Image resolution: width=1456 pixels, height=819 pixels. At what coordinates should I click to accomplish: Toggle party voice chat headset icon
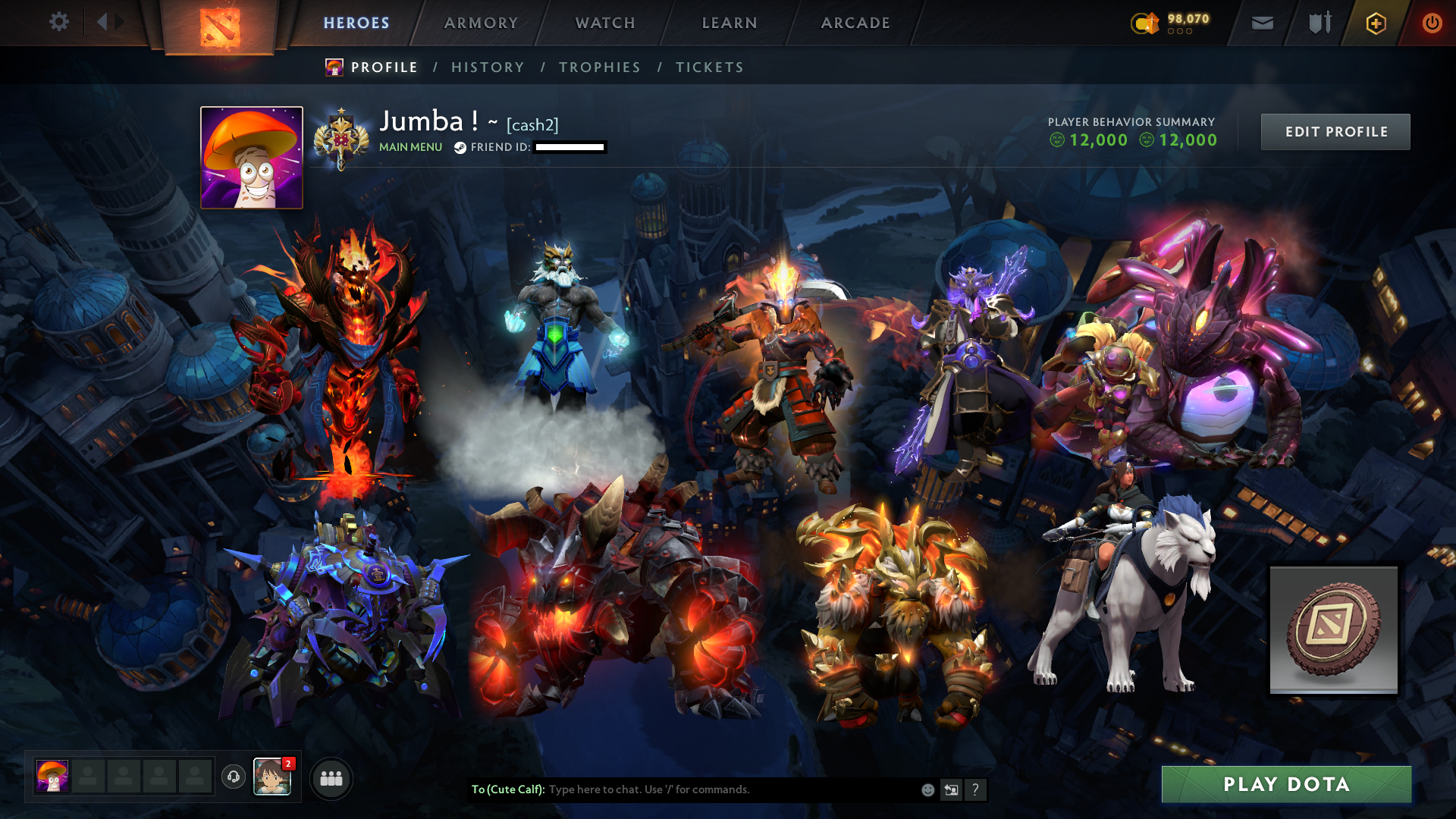tap(234, 777)
